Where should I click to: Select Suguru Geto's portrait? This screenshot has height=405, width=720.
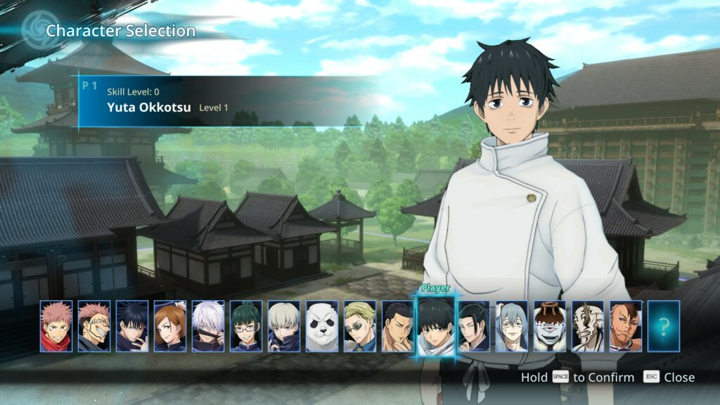click(474, 326)
